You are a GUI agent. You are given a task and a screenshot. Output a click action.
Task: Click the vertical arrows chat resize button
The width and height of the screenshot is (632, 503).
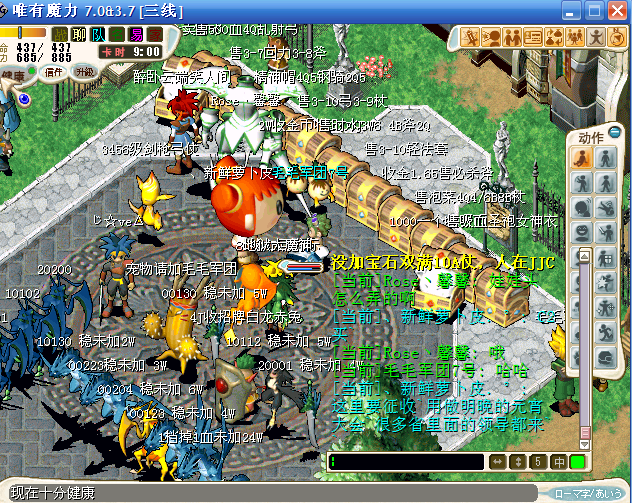coord(517,462)
